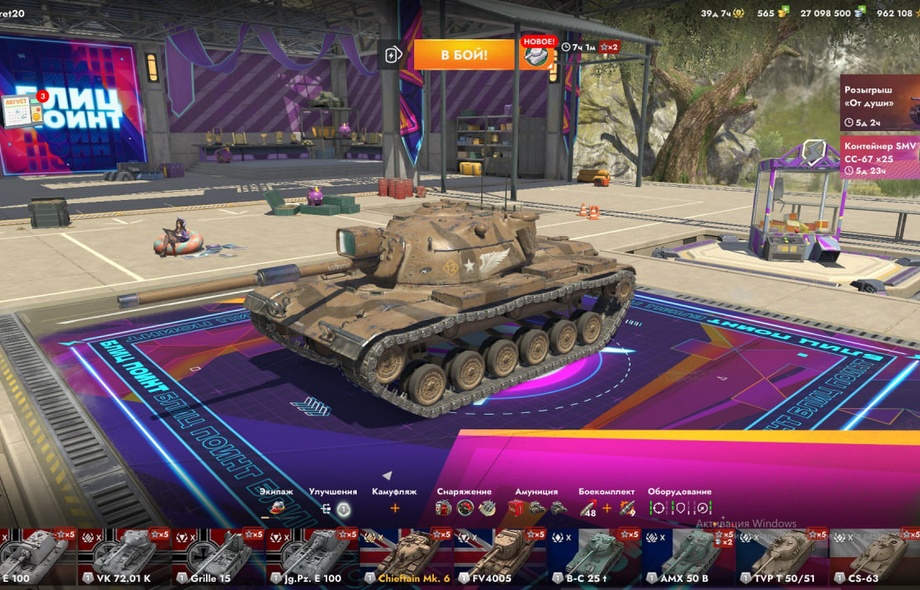Select the AMX 50 B tank
This screenshot has height=590, width=920.
687,557
